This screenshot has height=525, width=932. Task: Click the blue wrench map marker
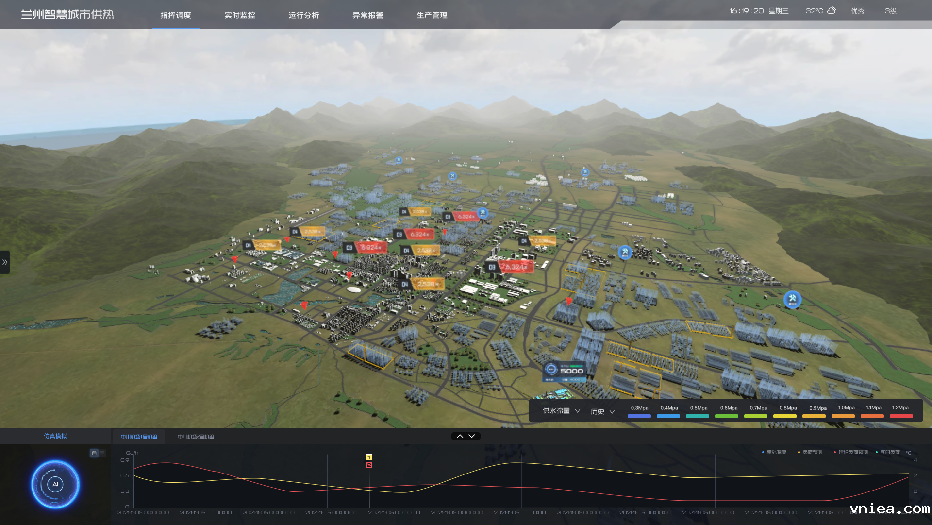(x=792, y=298)
